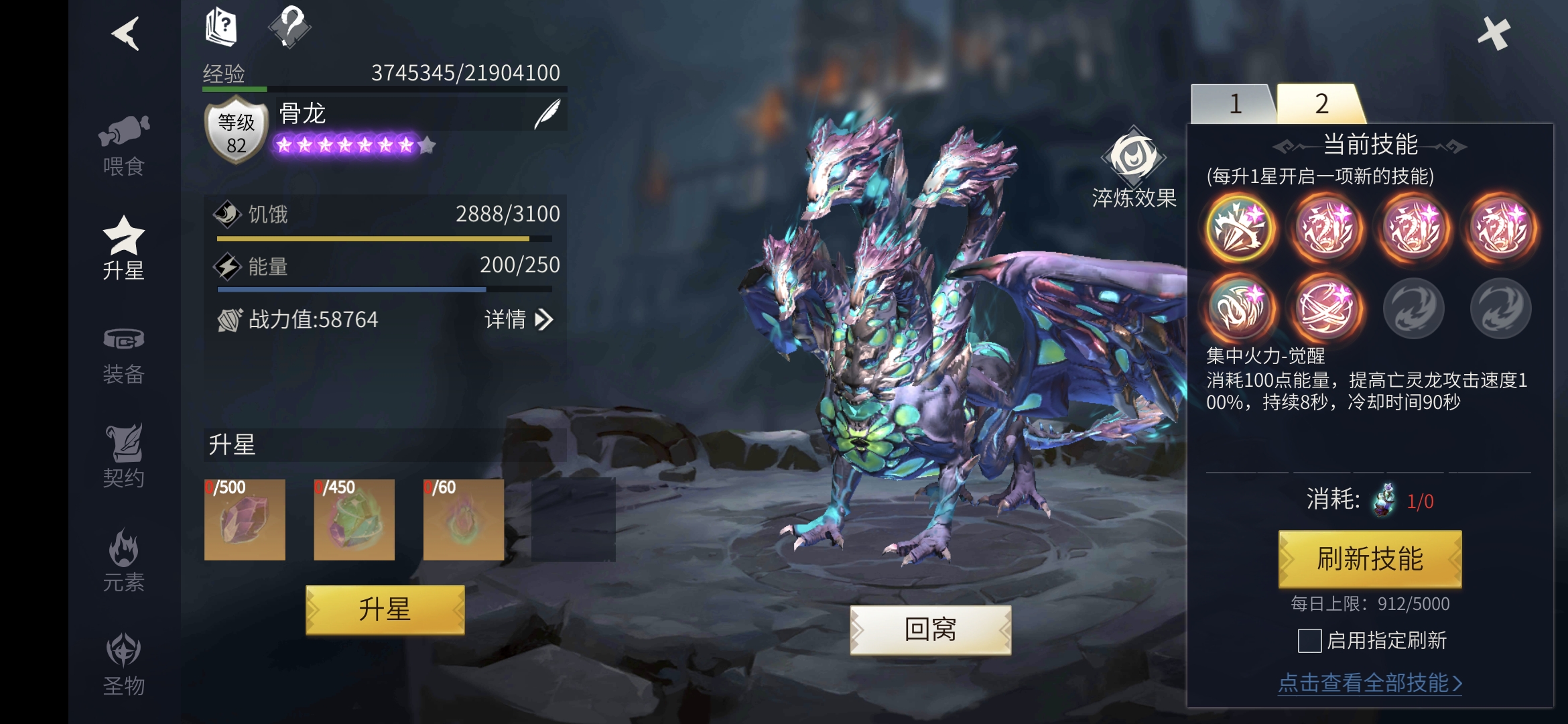1568x724 pixels.
Task: Open the 装备 equipment menu
Action: 124,355
